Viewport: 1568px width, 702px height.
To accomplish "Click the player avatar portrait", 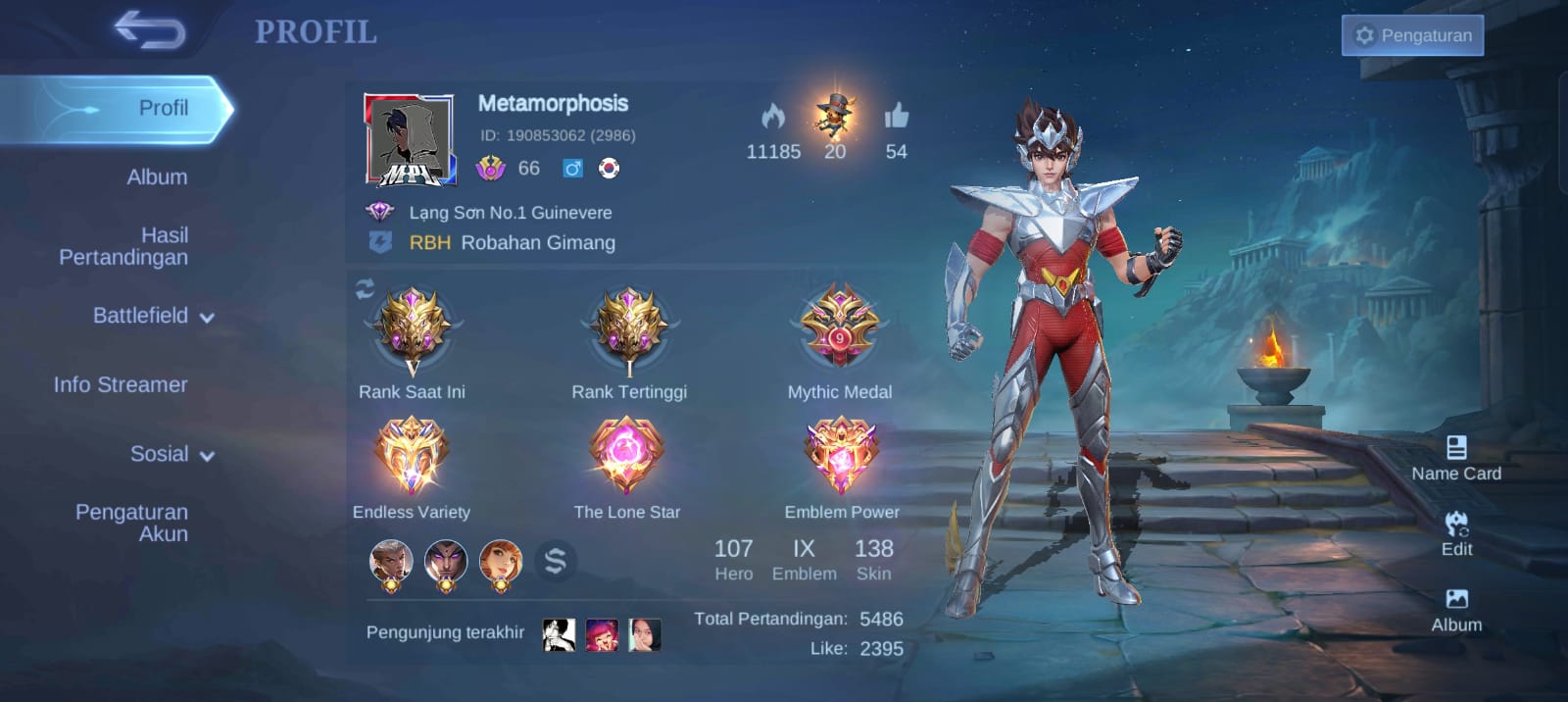I will 410,140.
